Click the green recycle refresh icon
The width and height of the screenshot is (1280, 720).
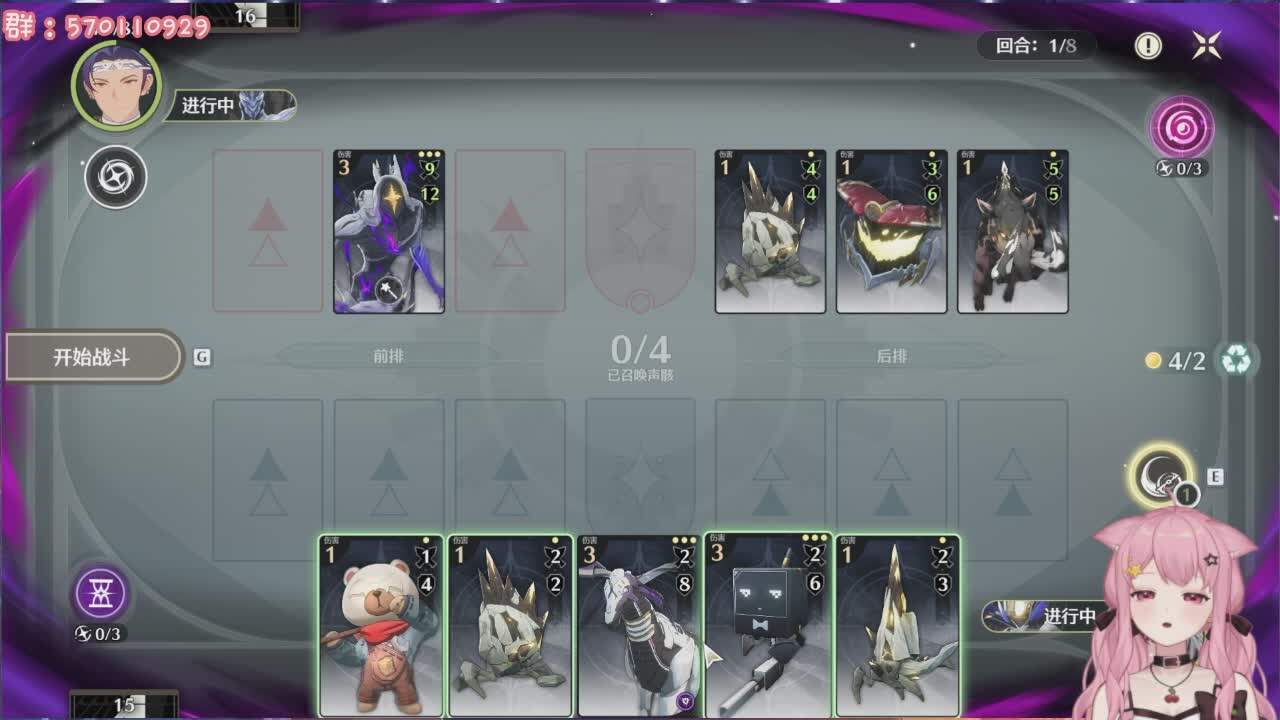(1236, 360)
